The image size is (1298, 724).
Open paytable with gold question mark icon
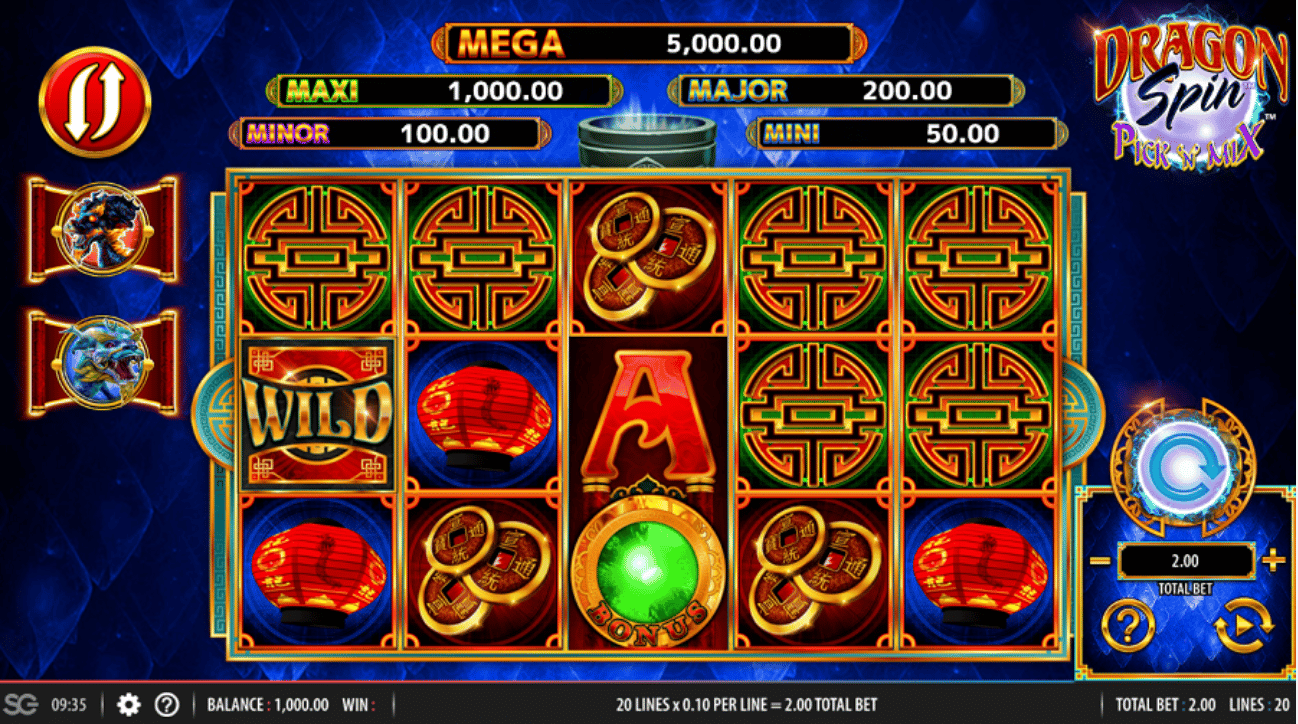(1128, 623)
